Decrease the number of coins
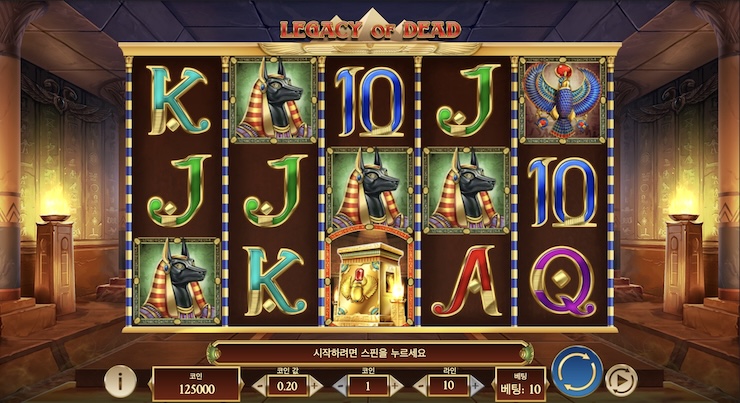 [x=343, y=386]
